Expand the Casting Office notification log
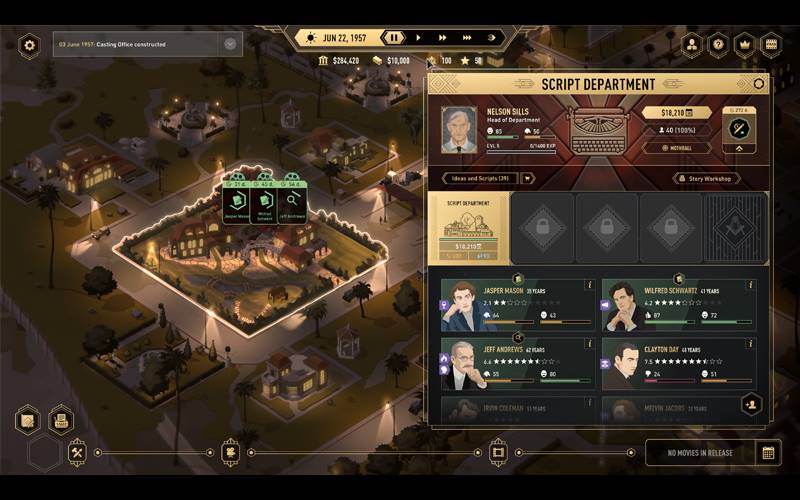This screenshot has width=800, height=500. pos(230,44)
